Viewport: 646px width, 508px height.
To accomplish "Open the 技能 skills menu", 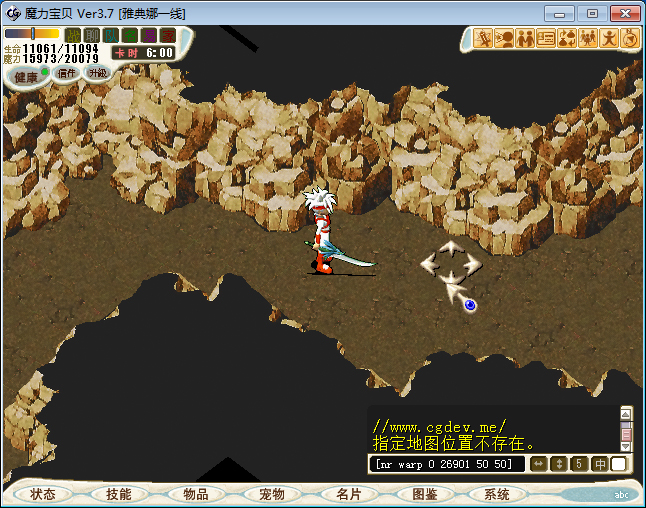I will (x=119, y=494).
